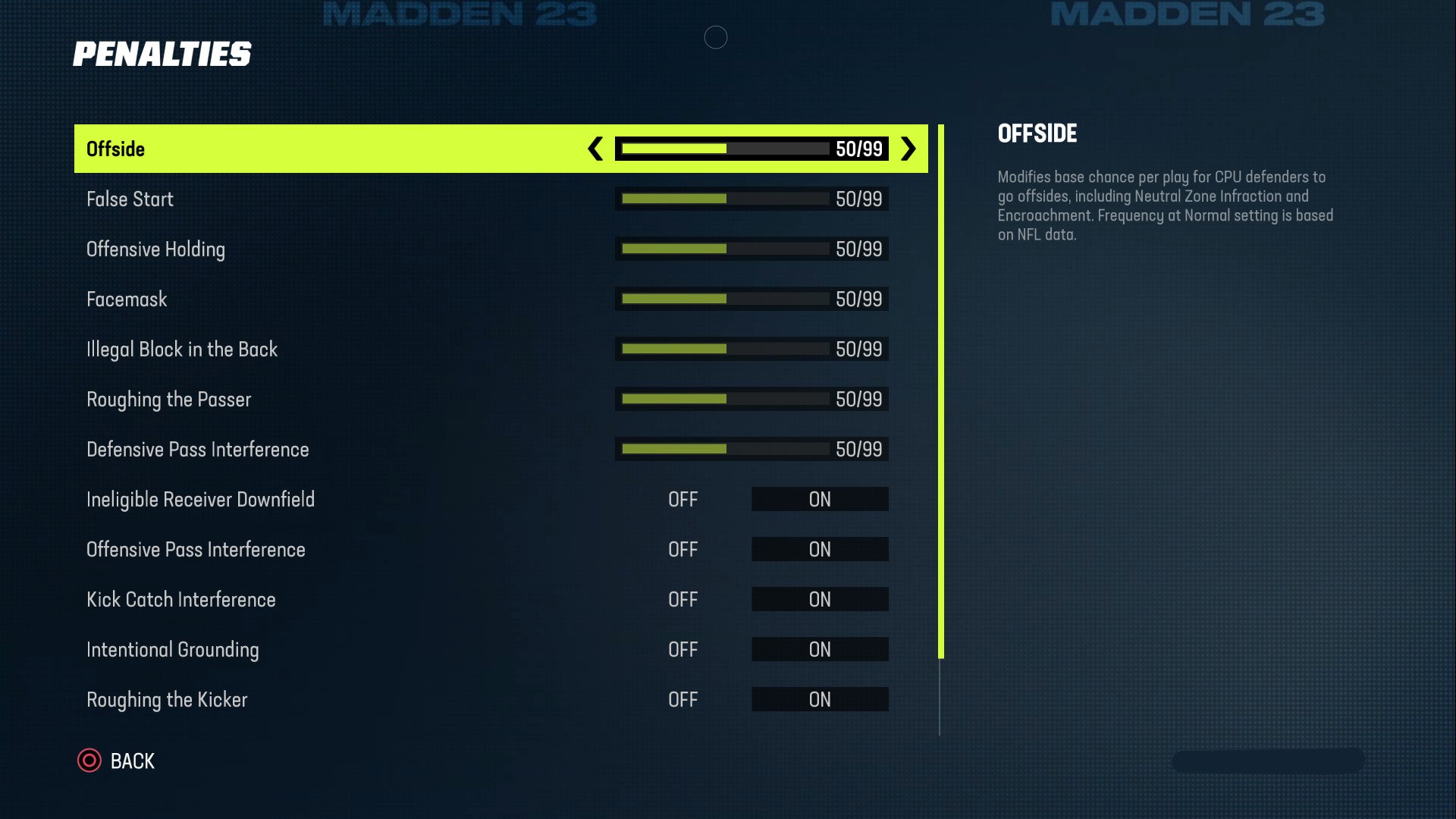
Task: Click BACK to exit Penalties
Action: point(133,761)
